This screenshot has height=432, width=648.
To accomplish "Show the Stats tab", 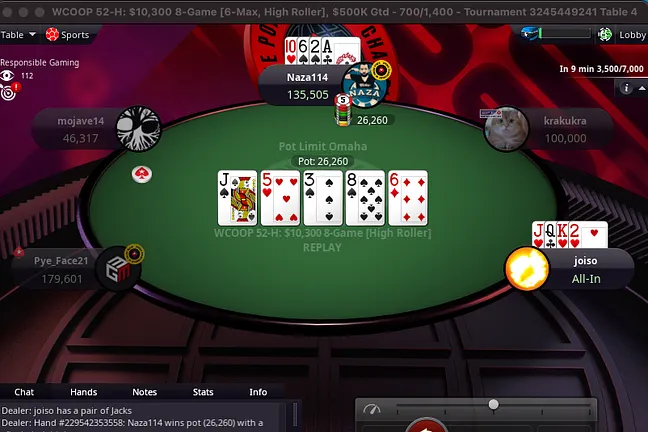I will 203,392.
